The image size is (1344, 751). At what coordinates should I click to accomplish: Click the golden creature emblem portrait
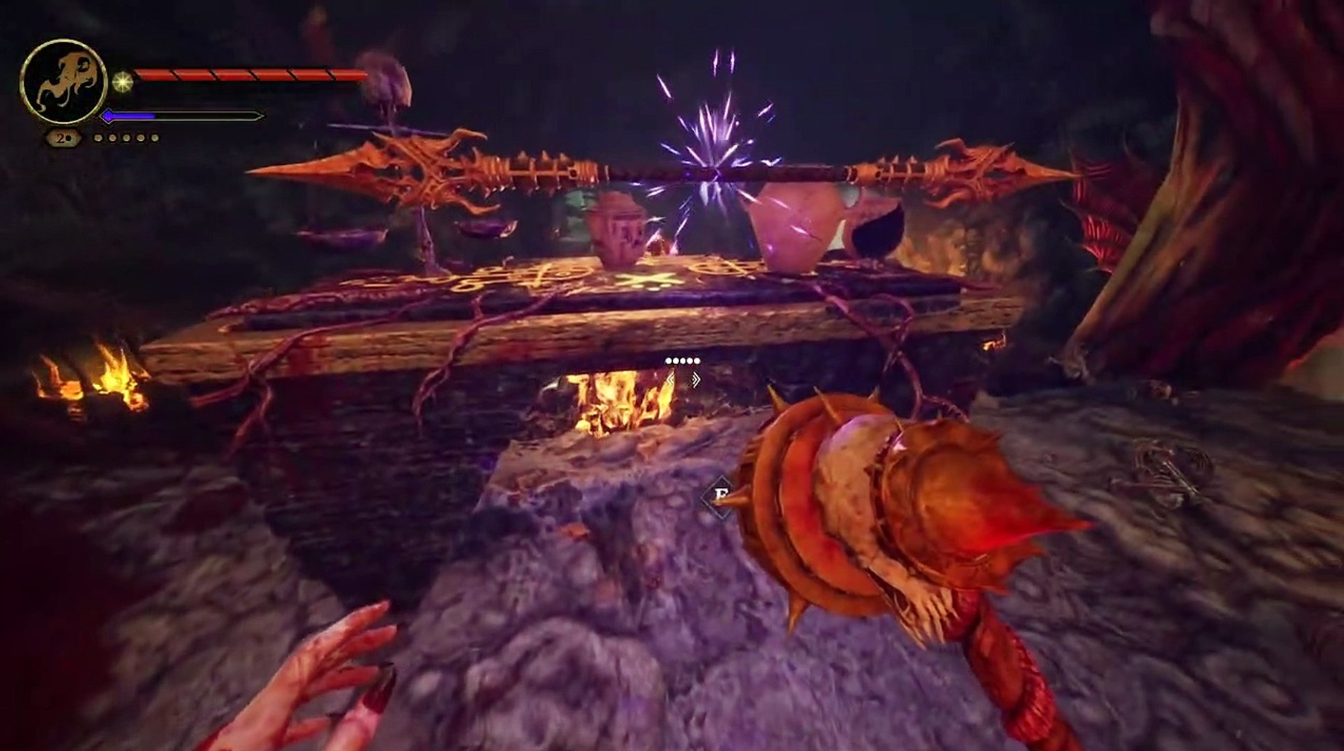[63, 81]
